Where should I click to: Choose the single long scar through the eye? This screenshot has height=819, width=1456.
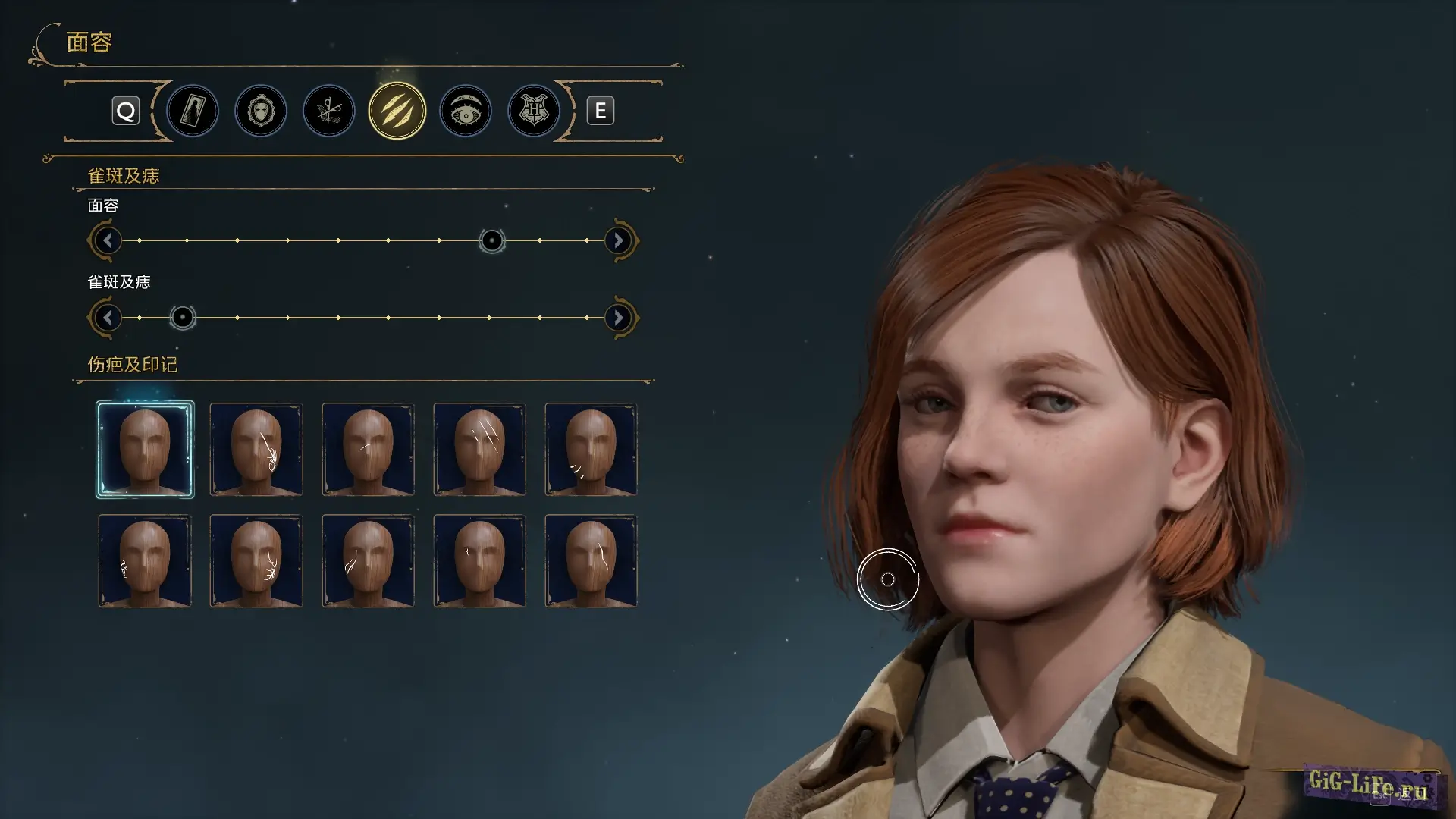[591, 561]
